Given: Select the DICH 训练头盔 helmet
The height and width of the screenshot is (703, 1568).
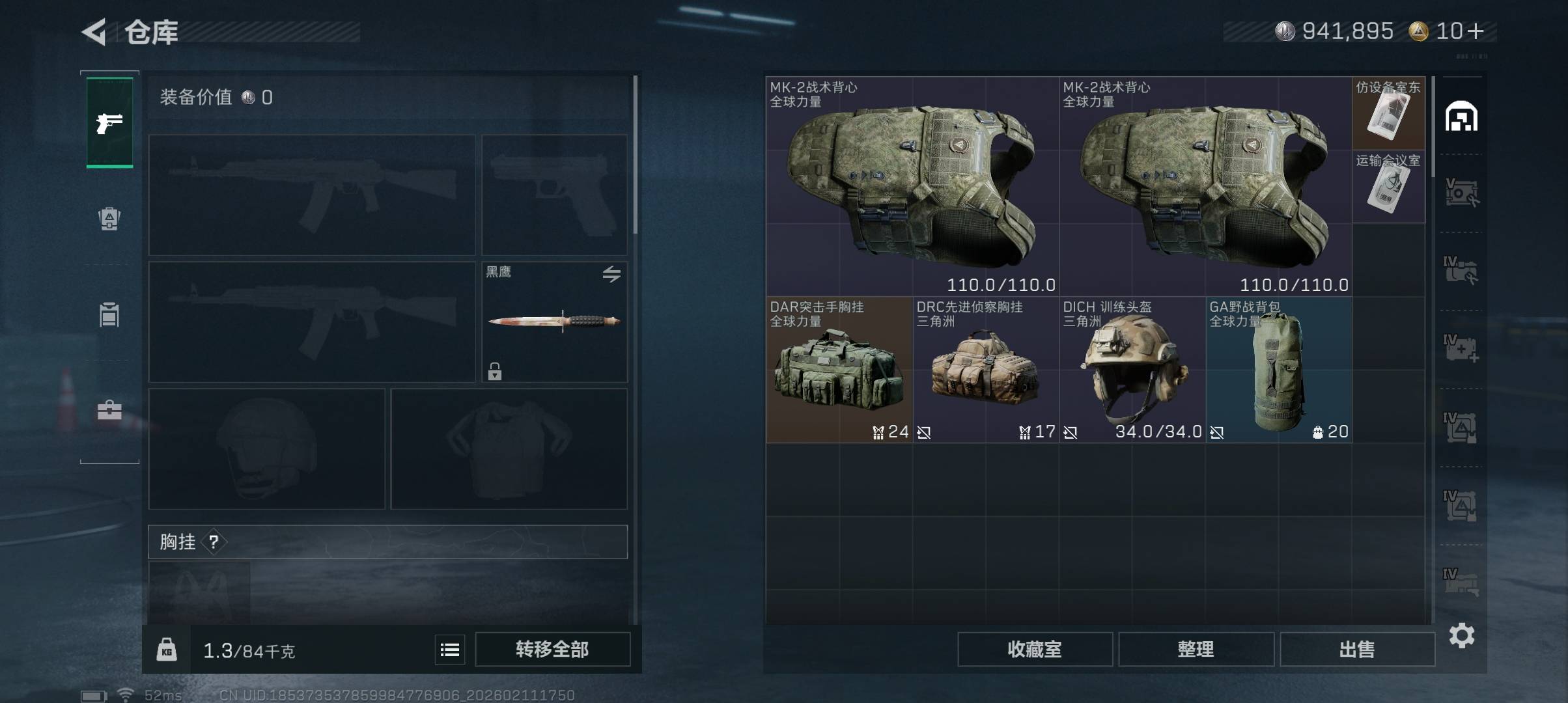Looking at the screenshot, I should 1132,370.
